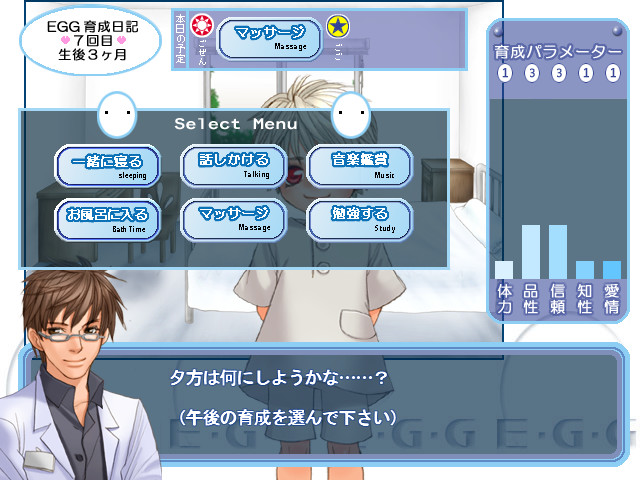Select the afternoon star schedule icon

[339, 27]
